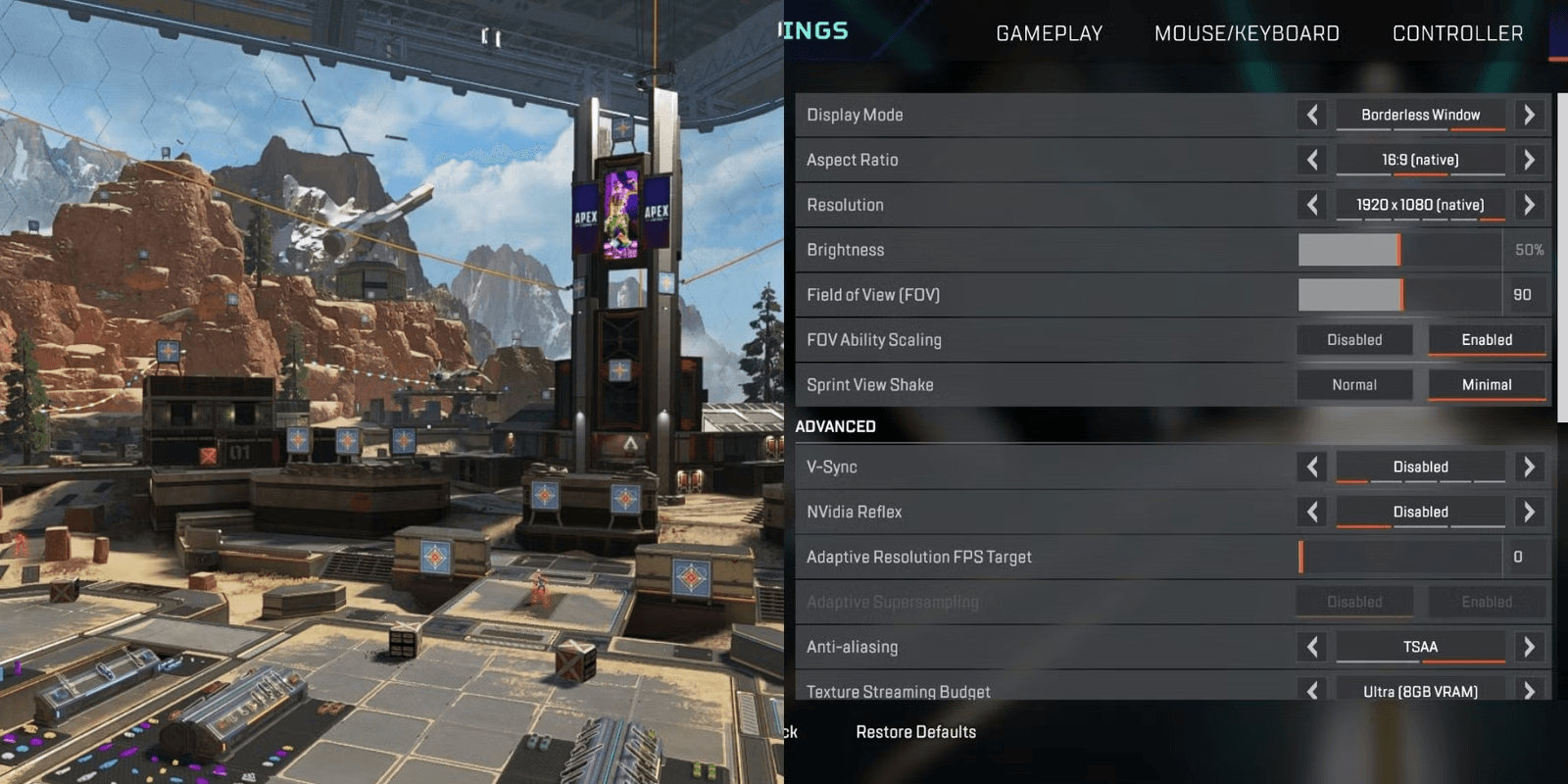Click the right arrow beside Aspect Ratio
Viewport: 1568px width, 784px height.
(1529, 159)
